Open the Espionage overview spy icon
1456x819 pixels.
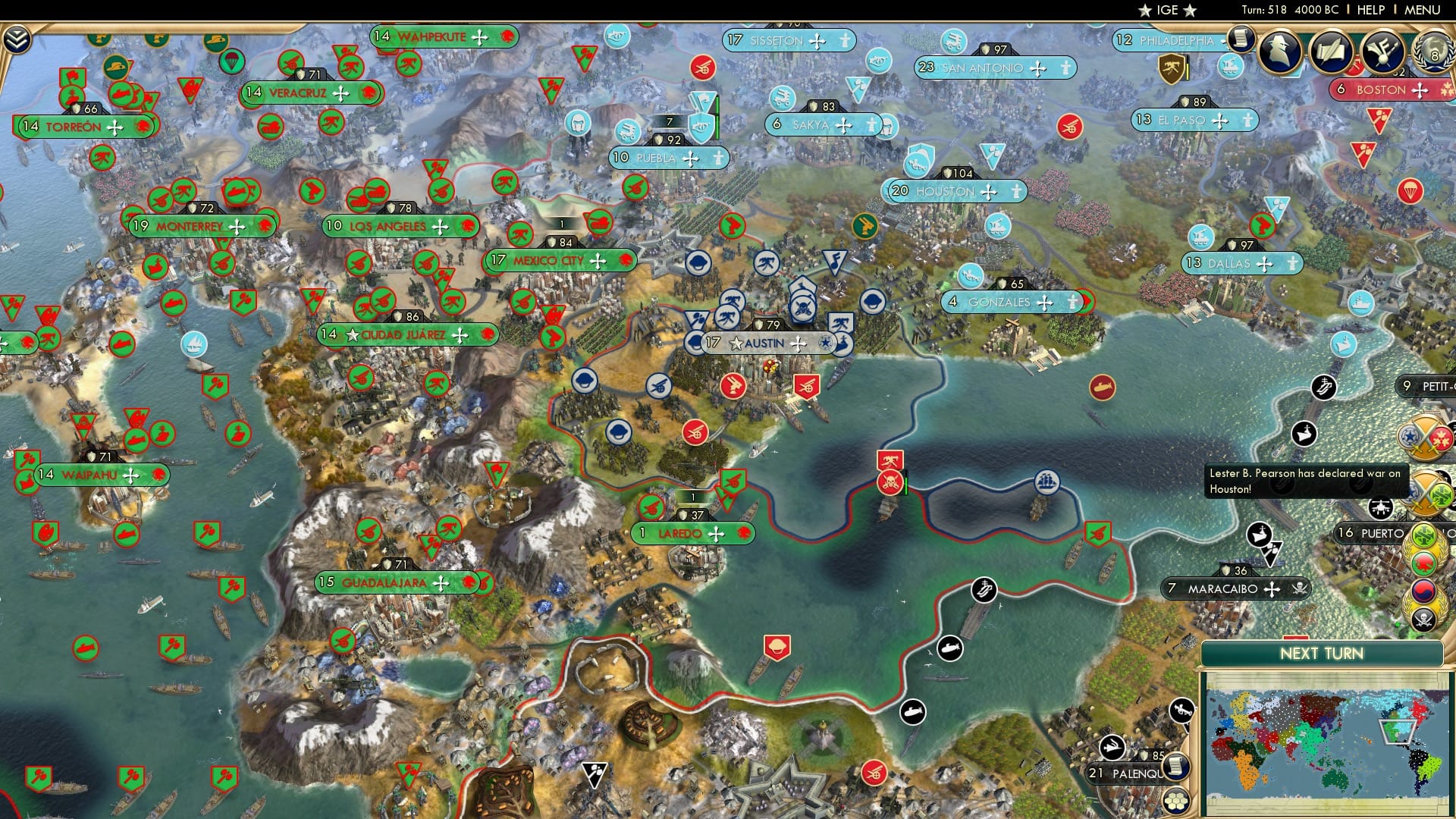[x=1278, y=52]
